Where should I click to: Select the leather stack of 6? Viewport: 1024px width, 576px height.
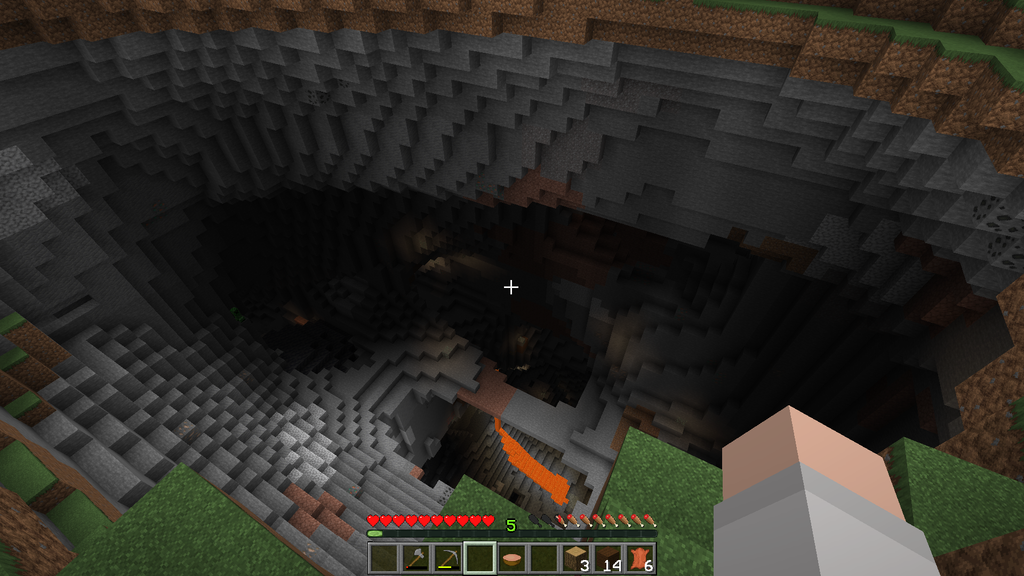pos(639,558)
